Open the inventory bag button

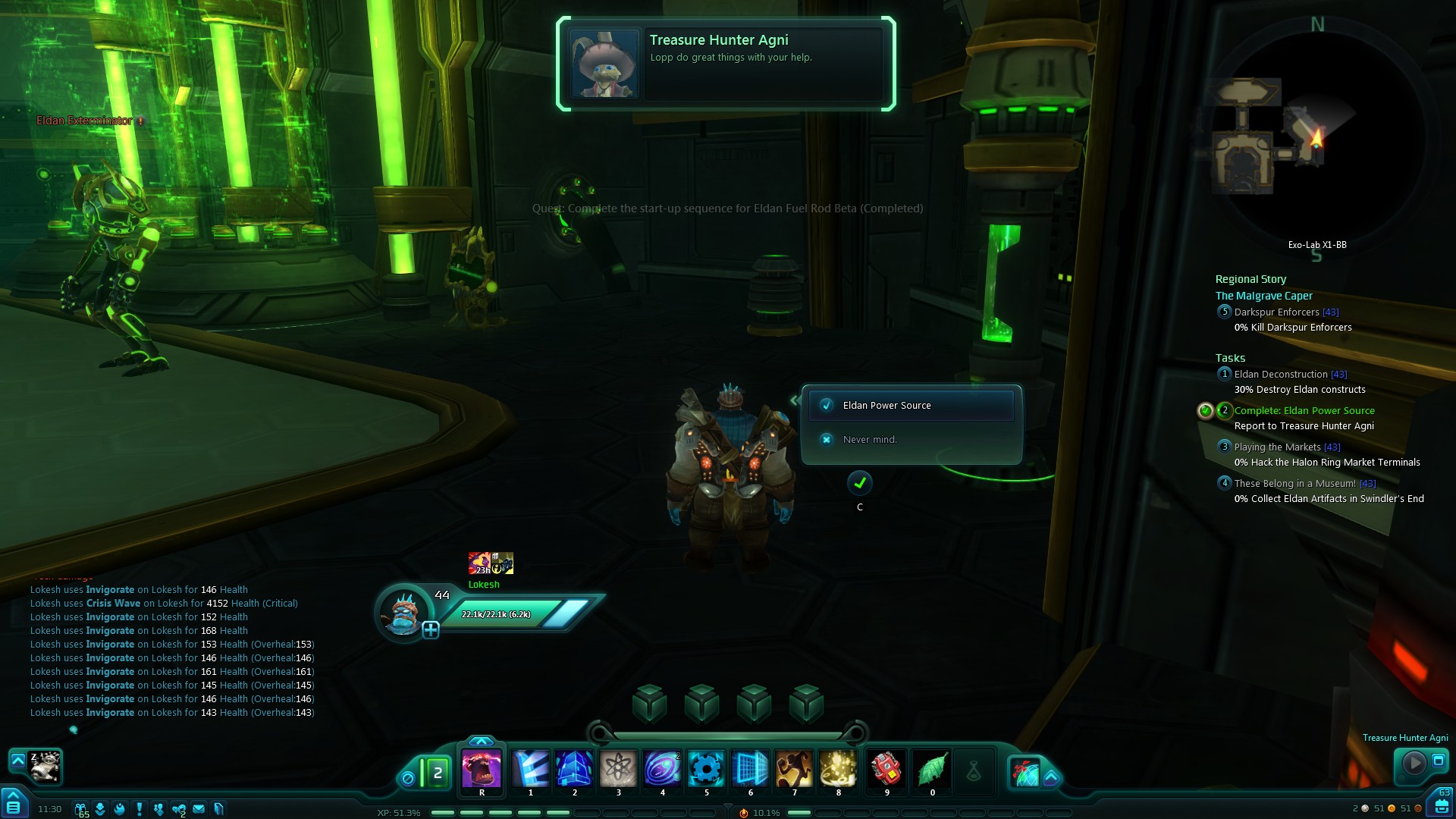(x=1442, y=805)
